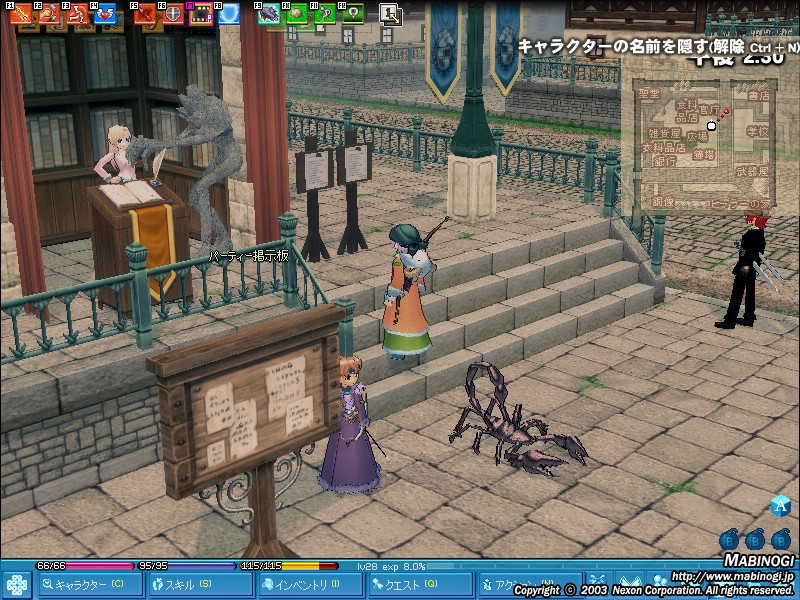Use the F4 winged heart skill
800x600 pixels.
105,14
